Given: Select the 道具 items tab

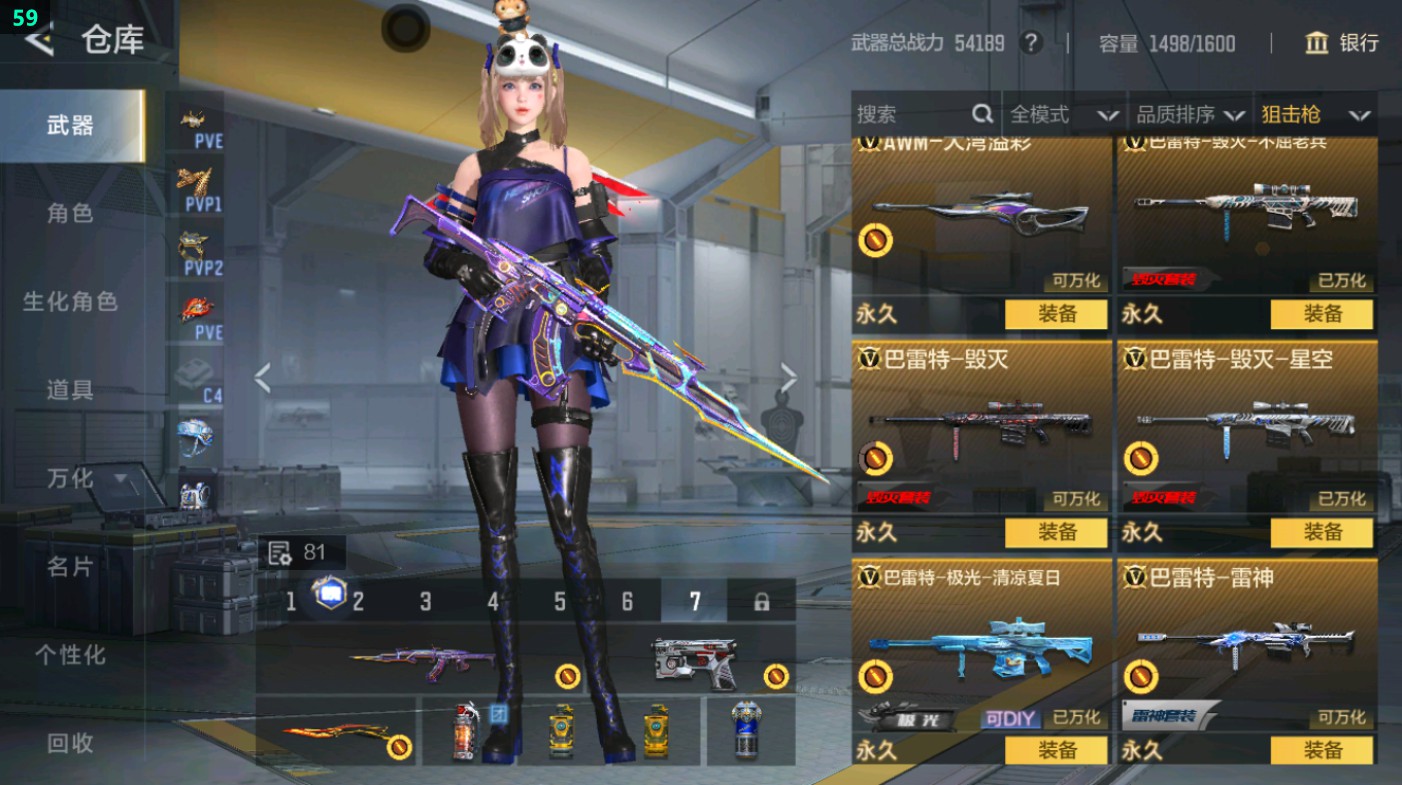Looking at the screenshot, I should pyautogui.click(x=70, y=390).
